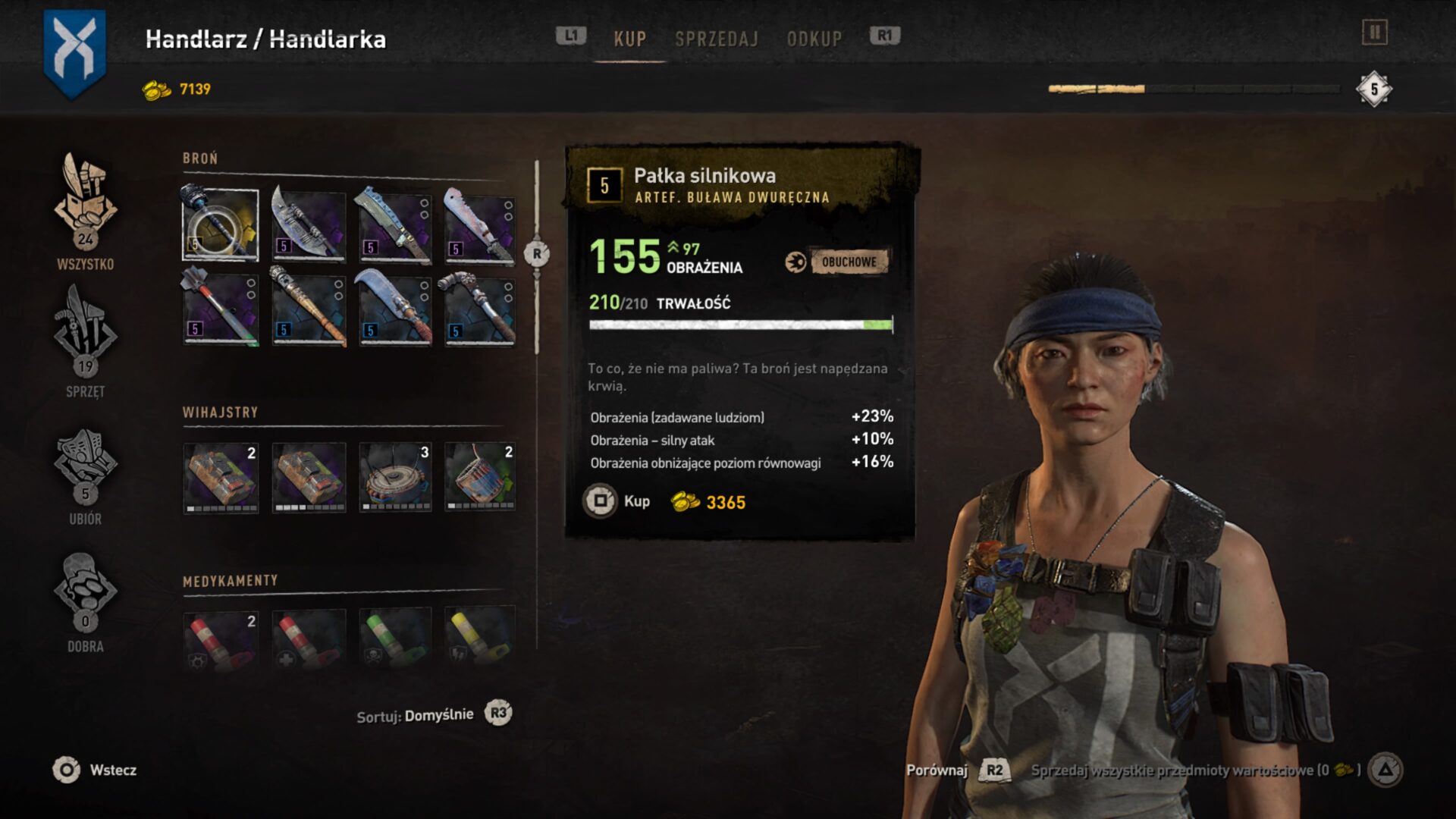The image size is (1456, 819).
Task: Pick the yellow lightning vial
Action: tap(480, 639)
